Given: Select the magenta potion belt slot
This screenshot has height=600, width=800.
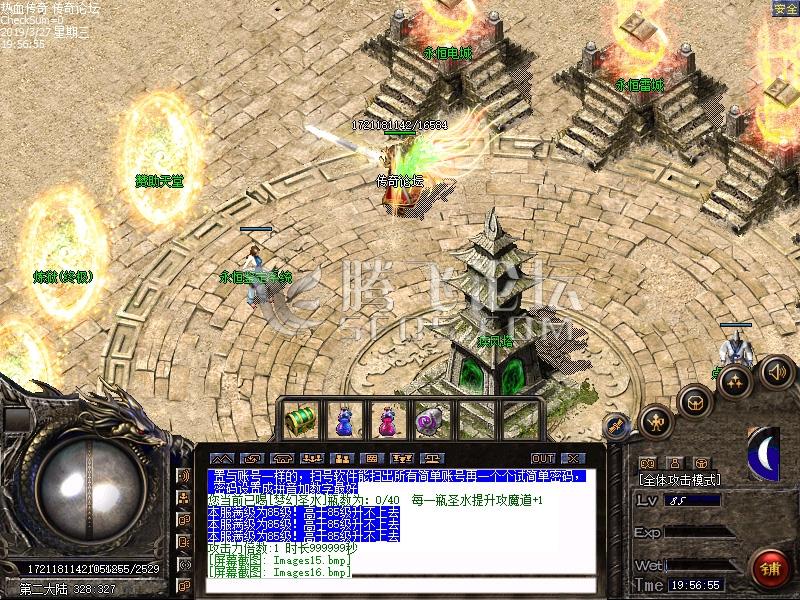Looking at the screenshot, I should click(387, 419).
